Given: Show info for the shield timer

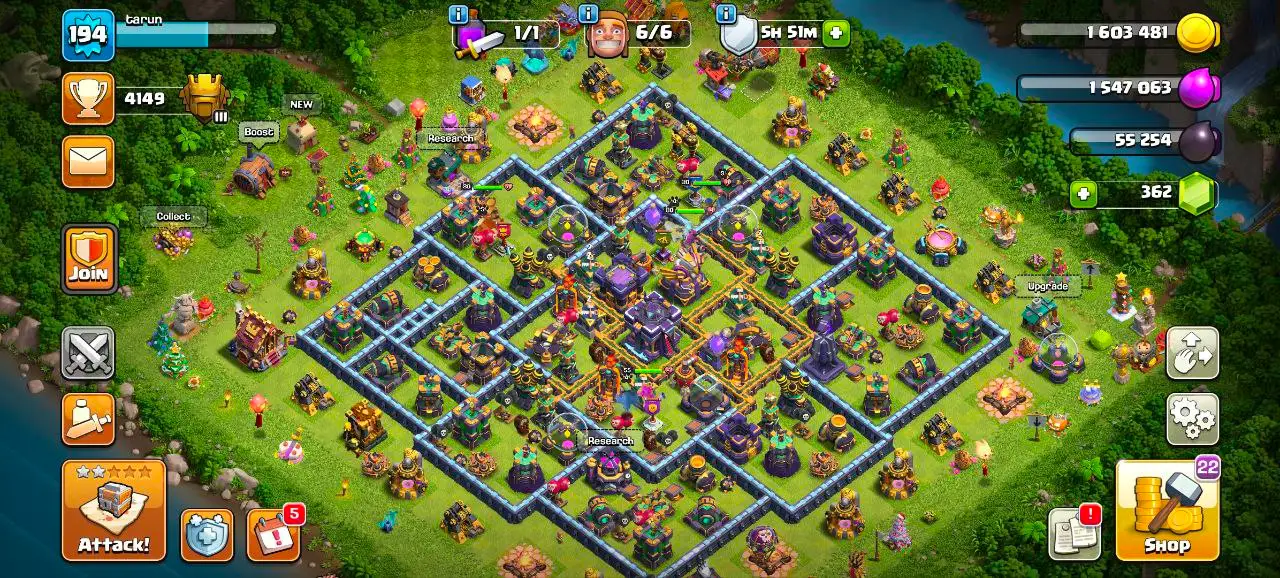Looking at the screenshot, I should point(726,14).
